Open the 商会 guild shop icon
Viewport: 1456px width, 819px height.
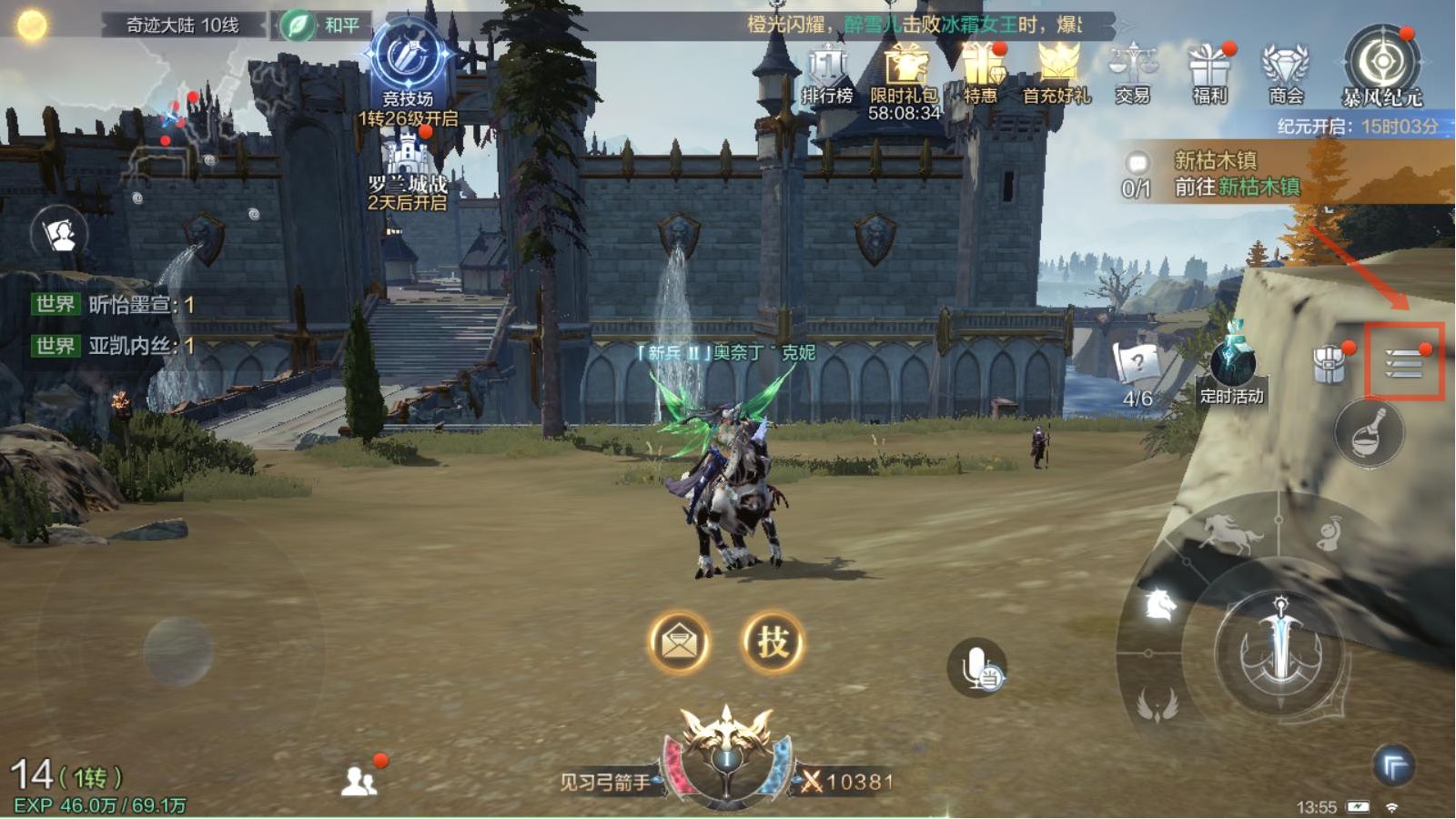tap(1285, 73)
